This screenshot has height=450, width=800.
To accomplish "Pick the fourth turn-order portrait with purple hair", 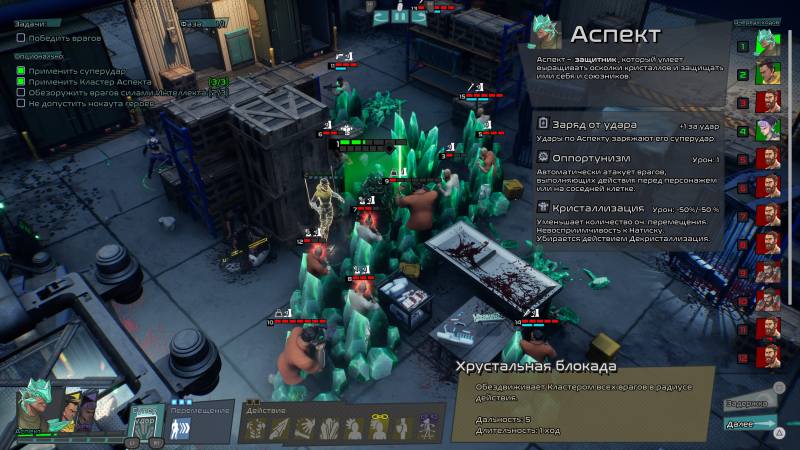I will click(x=768, y=129).
